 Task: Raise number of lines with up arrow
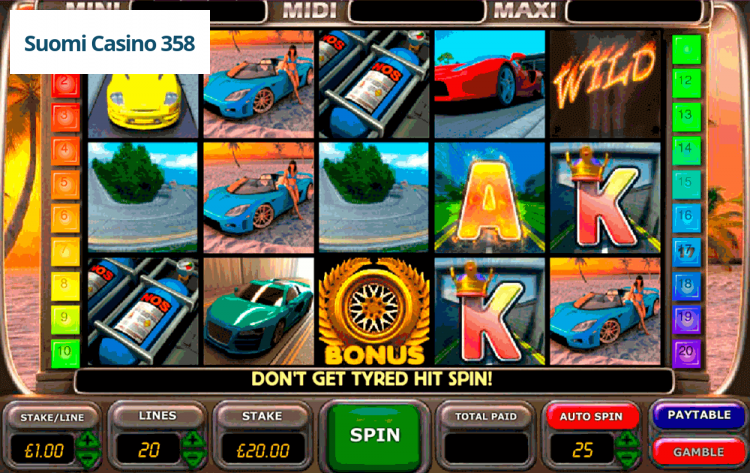(x=192, y=439)
